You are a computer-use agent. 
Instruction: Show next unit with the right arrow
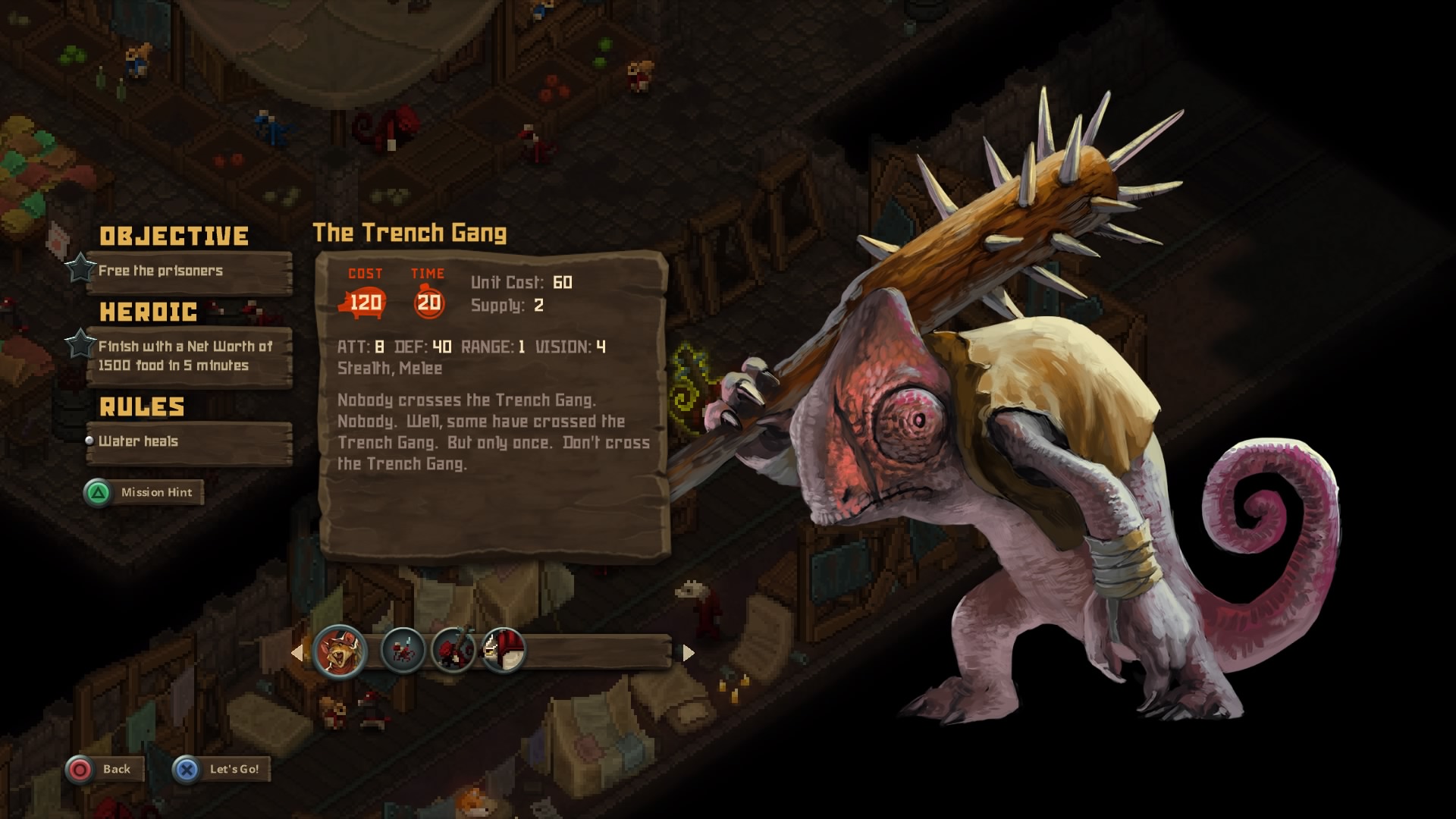688,653
